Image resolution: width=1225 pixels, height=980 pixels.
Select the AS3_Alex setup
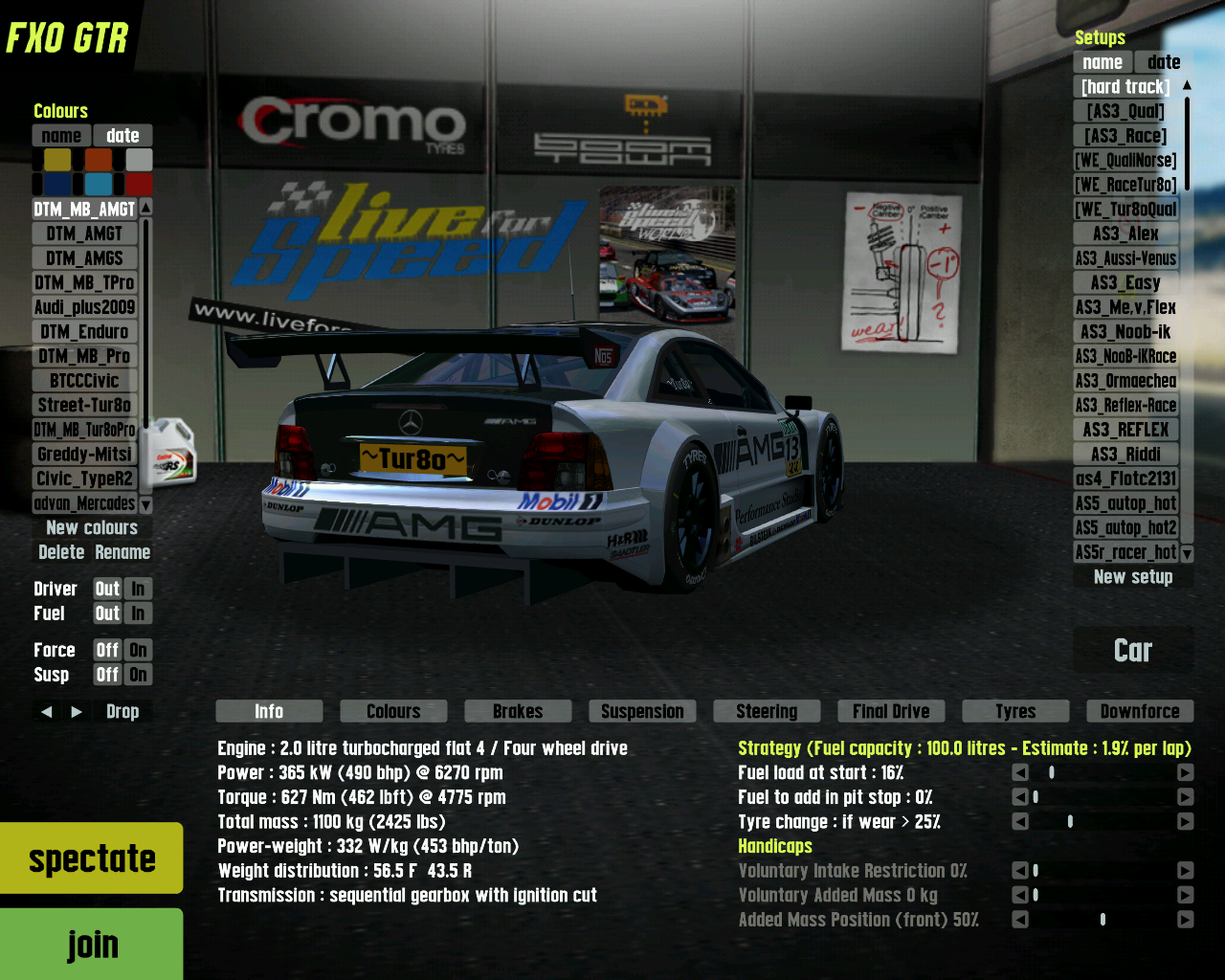tap(1125, 234)
